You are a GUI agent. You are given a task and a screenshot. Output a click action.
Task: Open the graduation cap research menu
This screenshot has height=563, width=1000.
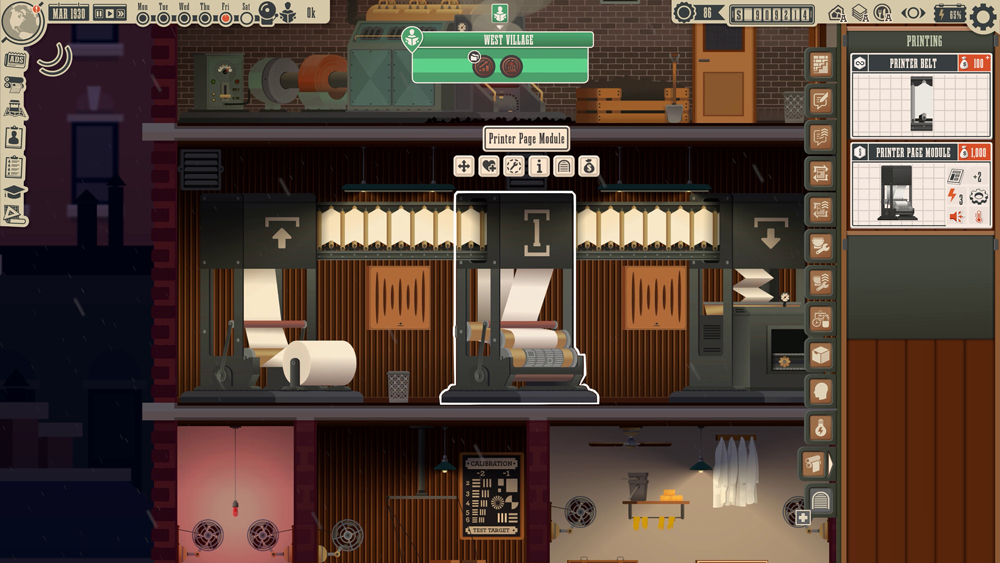(x=14, y=192)
